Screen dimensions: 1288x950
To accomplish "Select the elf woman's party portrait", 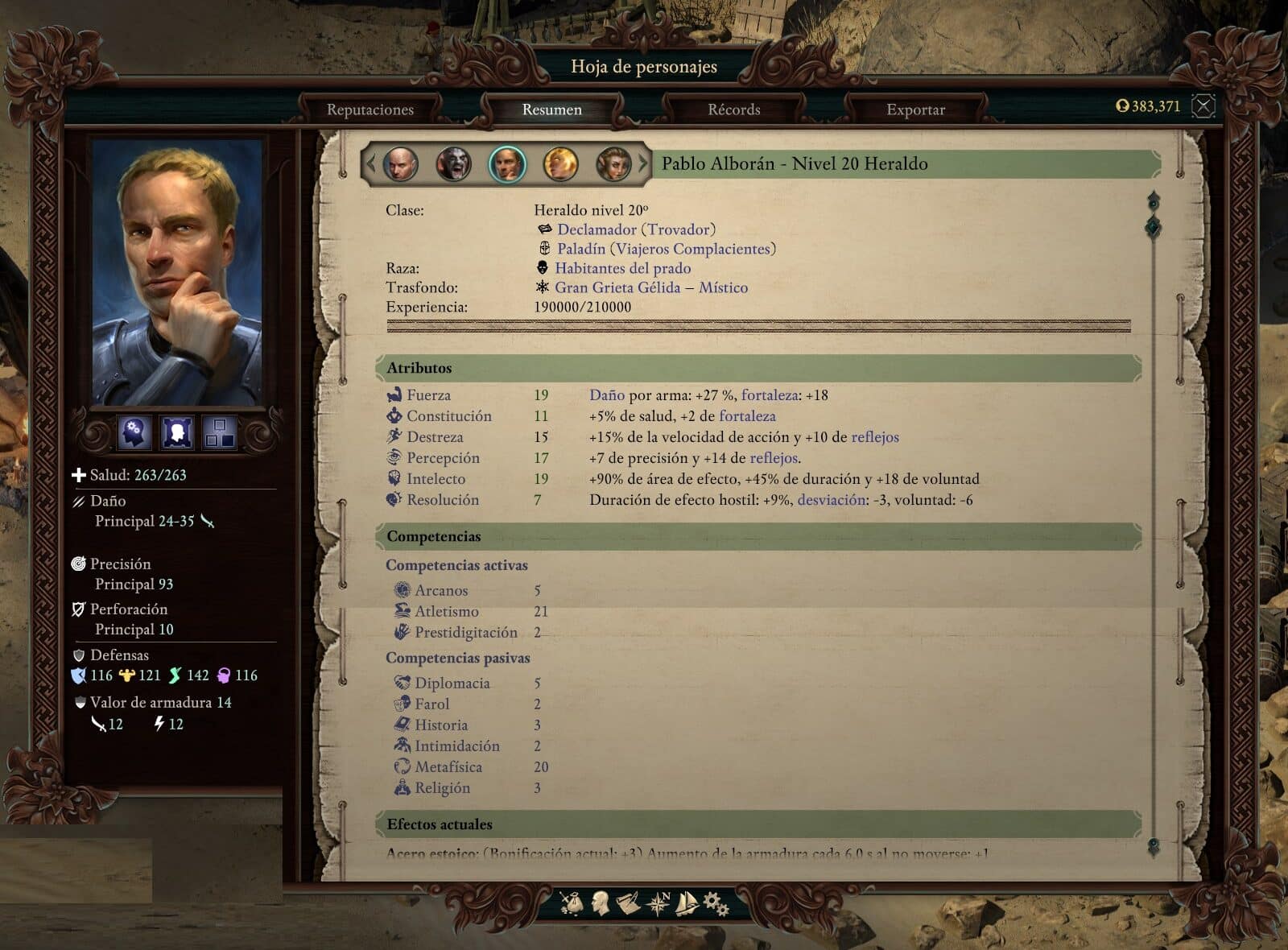I will pyautogui.click(x=613, y=164).
